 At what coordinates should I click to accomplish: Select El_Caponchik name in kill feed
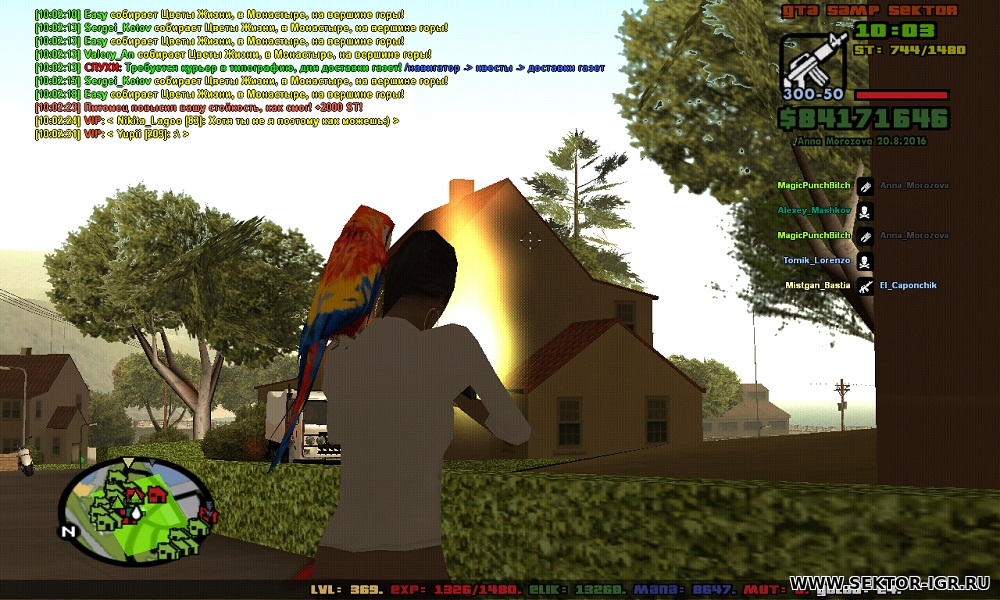(908, 285)
